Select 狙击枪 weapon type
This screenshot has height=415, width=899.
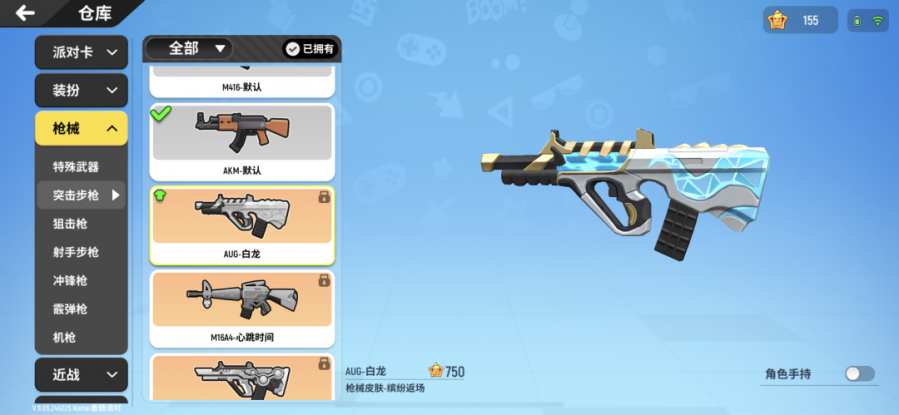70,224
